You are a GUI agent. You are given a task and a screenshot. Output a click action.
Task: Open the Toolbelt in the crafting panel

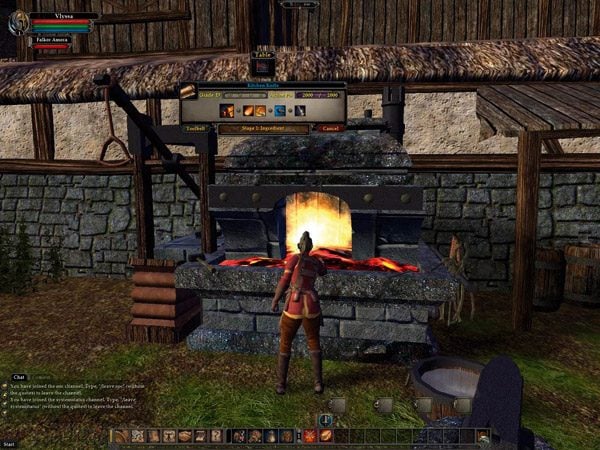tap(196, 128)
